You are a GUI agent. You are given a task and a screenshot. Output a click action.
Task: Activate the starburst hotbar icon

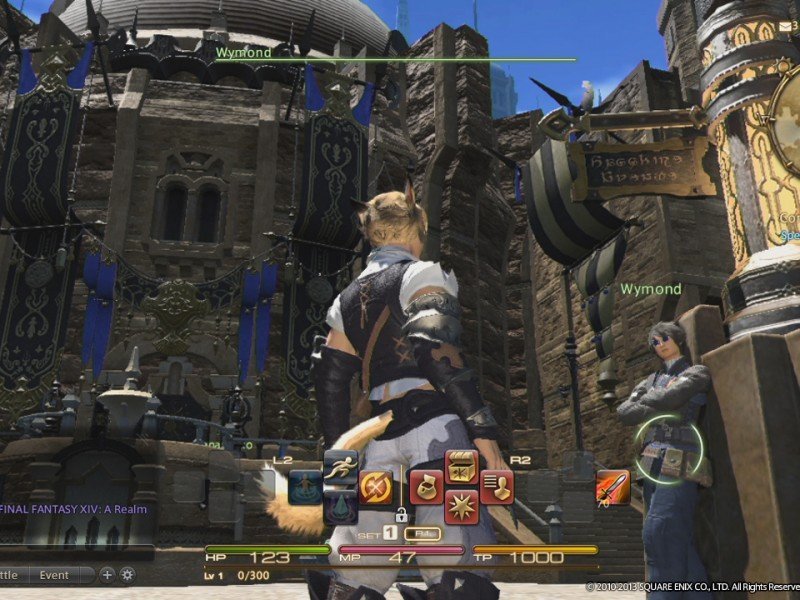460,507
